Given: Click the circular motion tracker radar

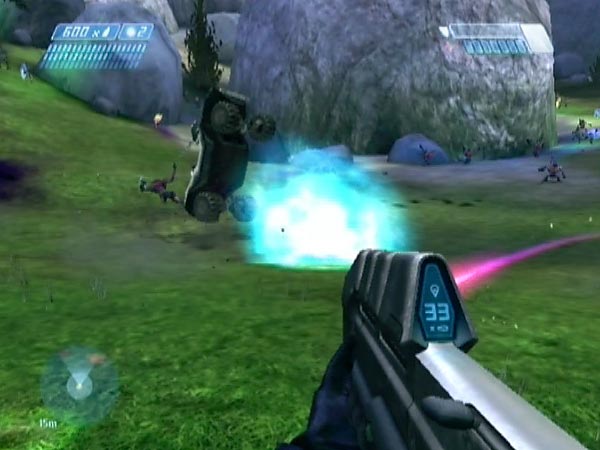Looking at the screenshot, I should click(x=79, y=384).
